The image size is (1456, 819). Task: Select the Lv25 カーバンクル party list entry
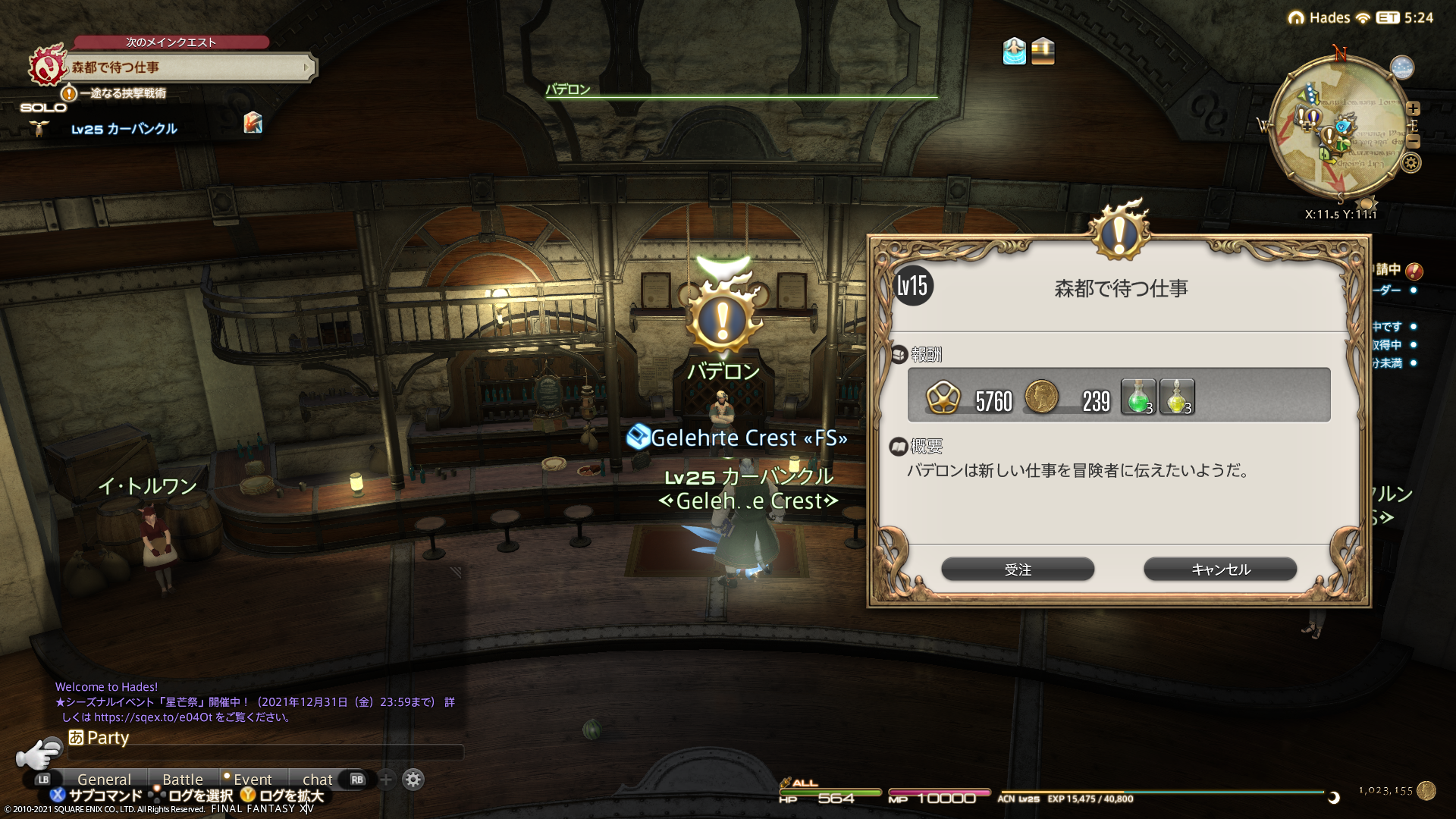click(x=124, y=129)
